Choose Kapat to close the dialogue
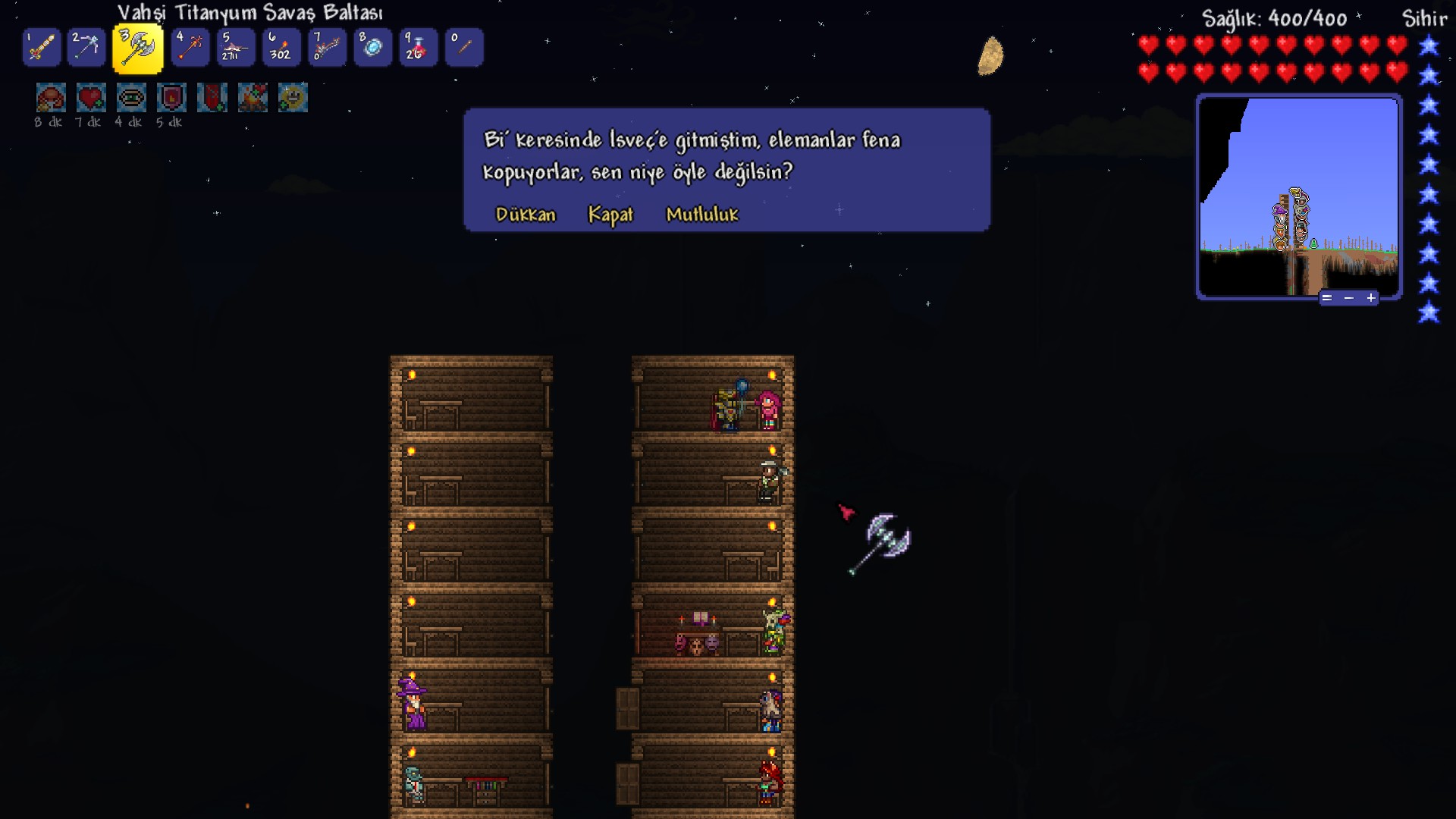 pos(610,215)
